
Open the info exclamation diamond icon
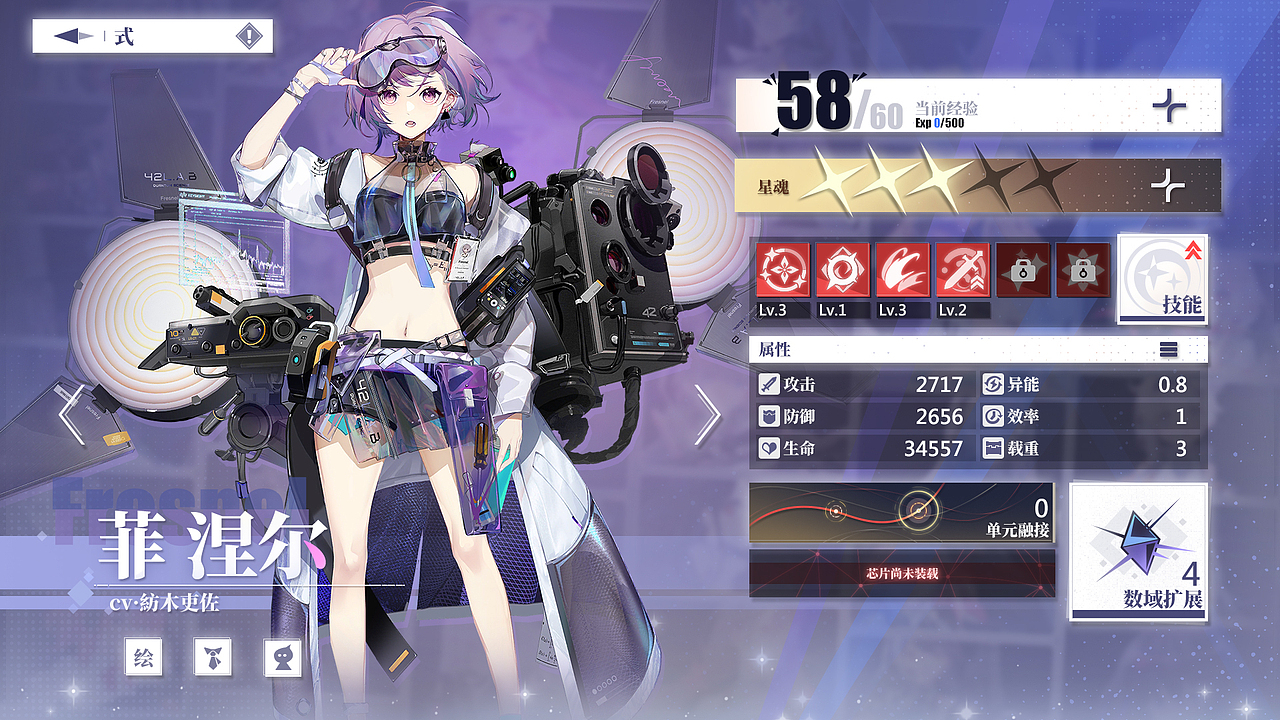point(249,37)
